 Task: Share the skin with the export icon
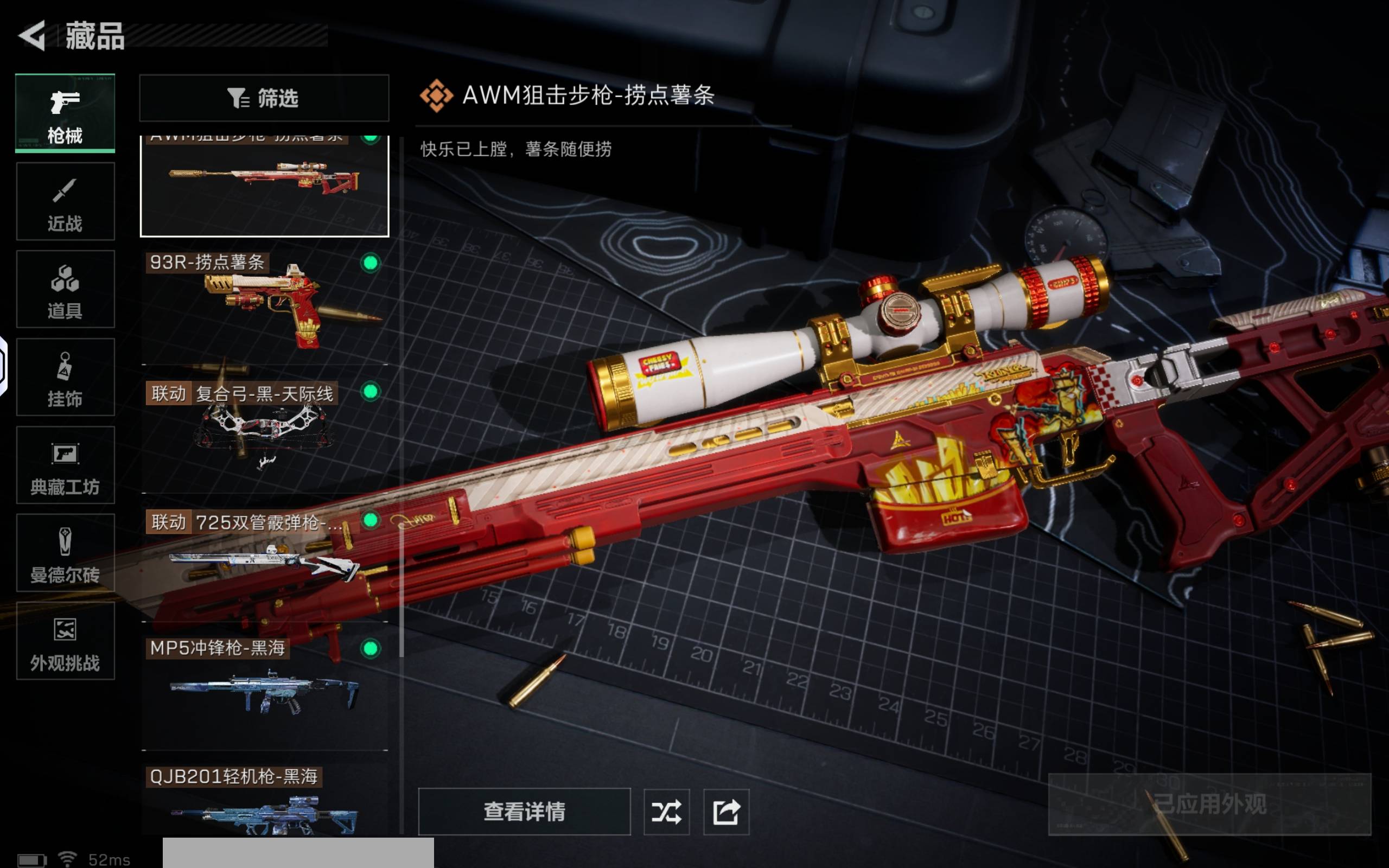pyautogui.click(x=726, y=812)
